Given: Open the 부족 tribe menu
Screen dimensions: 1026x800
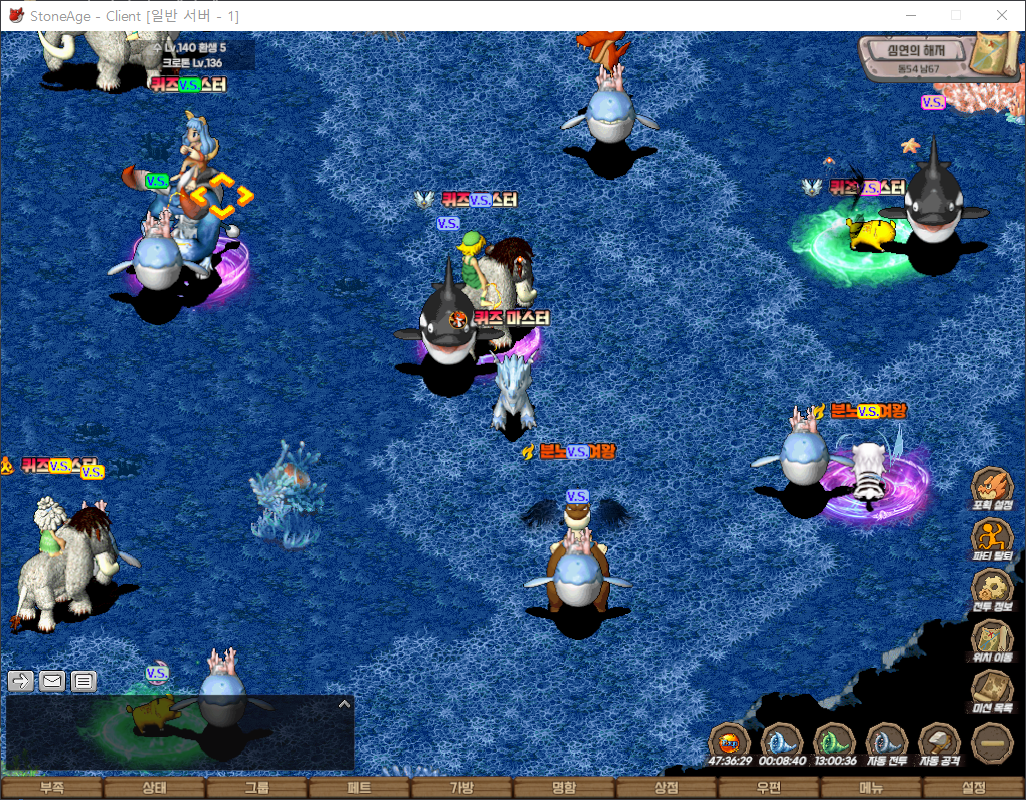Looking at the screenshot, I should (x=51, y=788).
